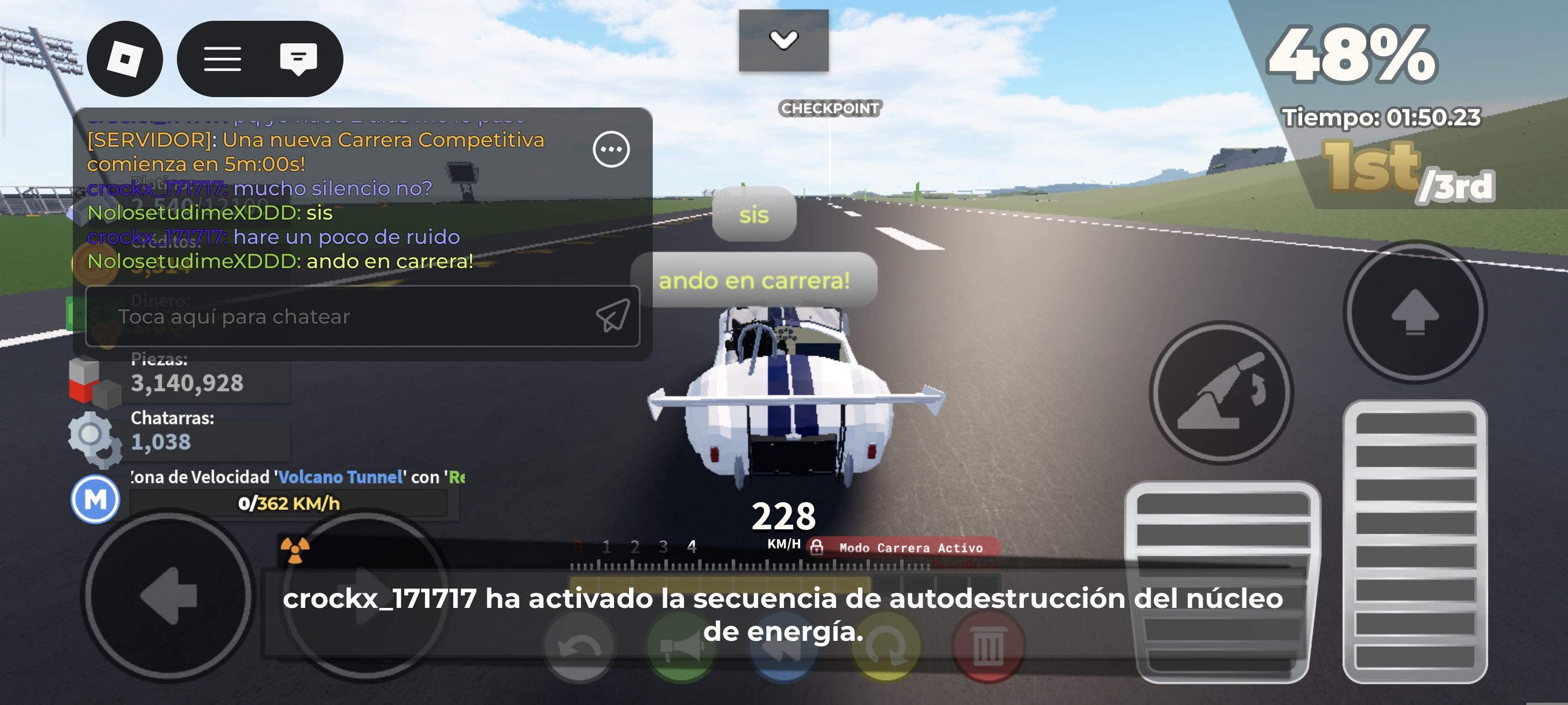This screenshot has height=705, width=1568.
Task: Tap the wide brake pedal
Action: tap(1222, 581)
